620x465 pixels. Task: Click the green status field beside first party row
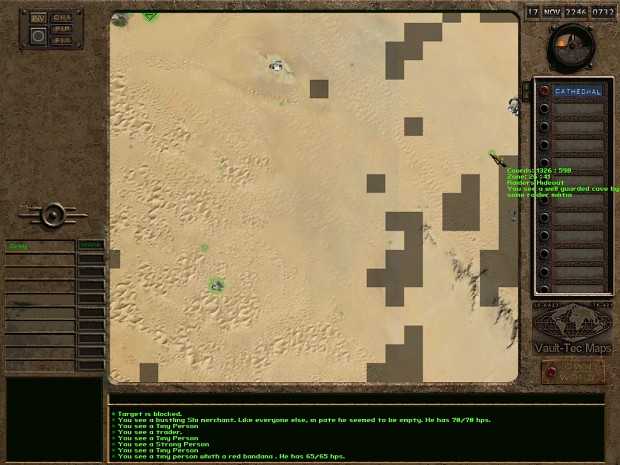point(90,245)
